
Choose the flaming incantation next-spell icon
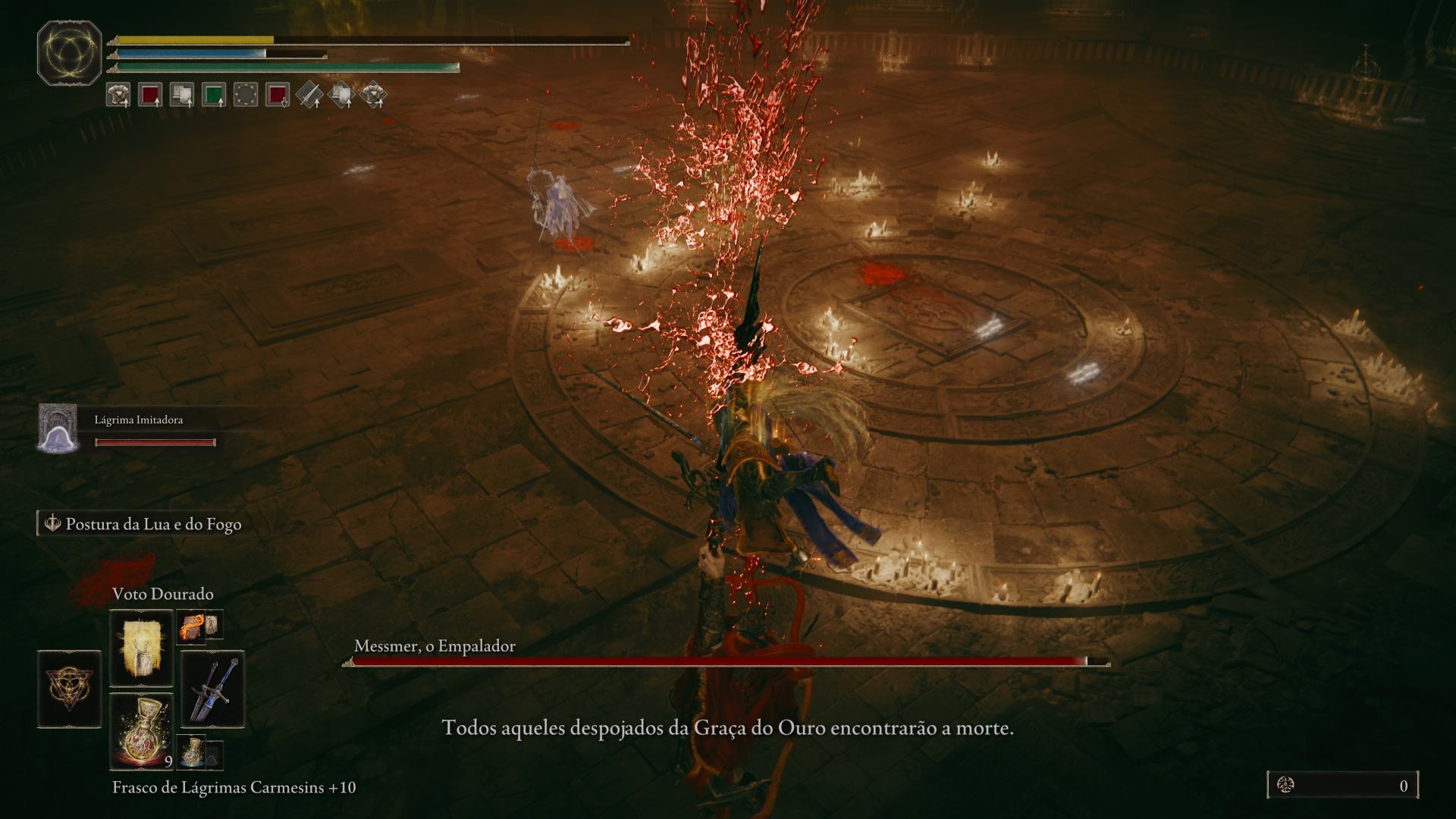point(190,626)
